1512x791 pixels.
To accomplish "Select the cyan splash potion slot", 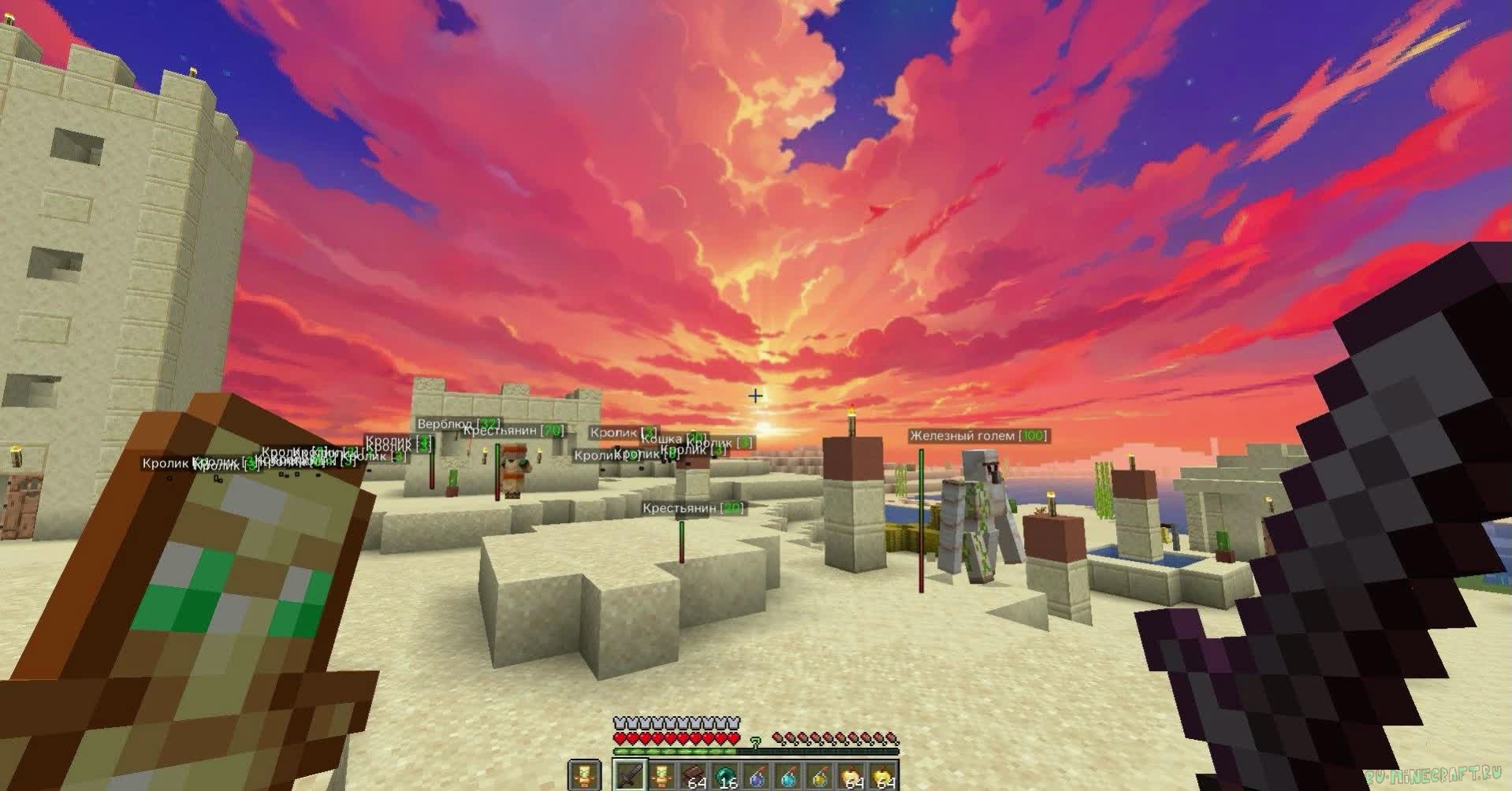I will pos(789,775).
